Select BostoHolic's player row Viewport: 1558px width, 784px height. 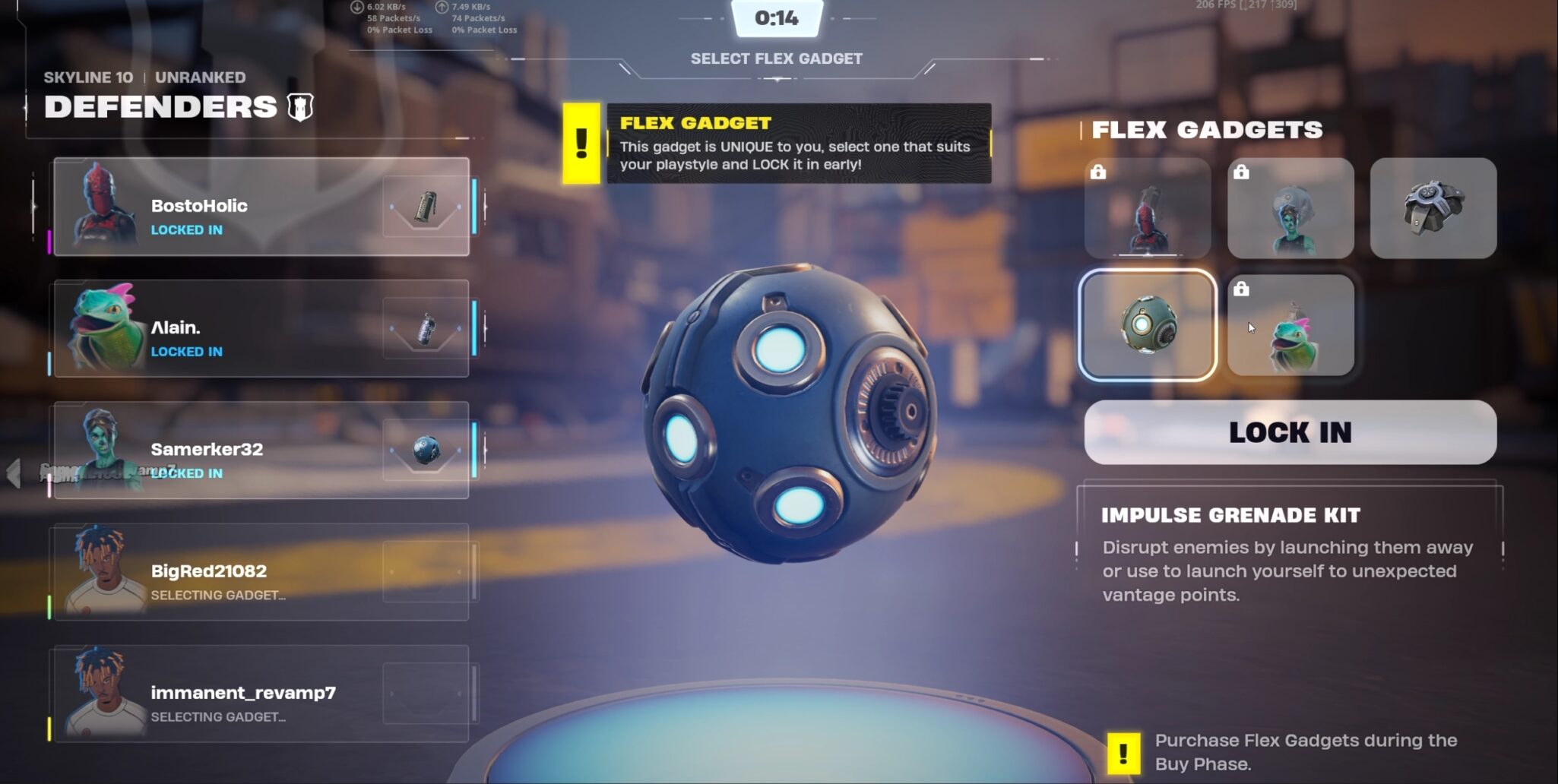click(x=261, y=207)
